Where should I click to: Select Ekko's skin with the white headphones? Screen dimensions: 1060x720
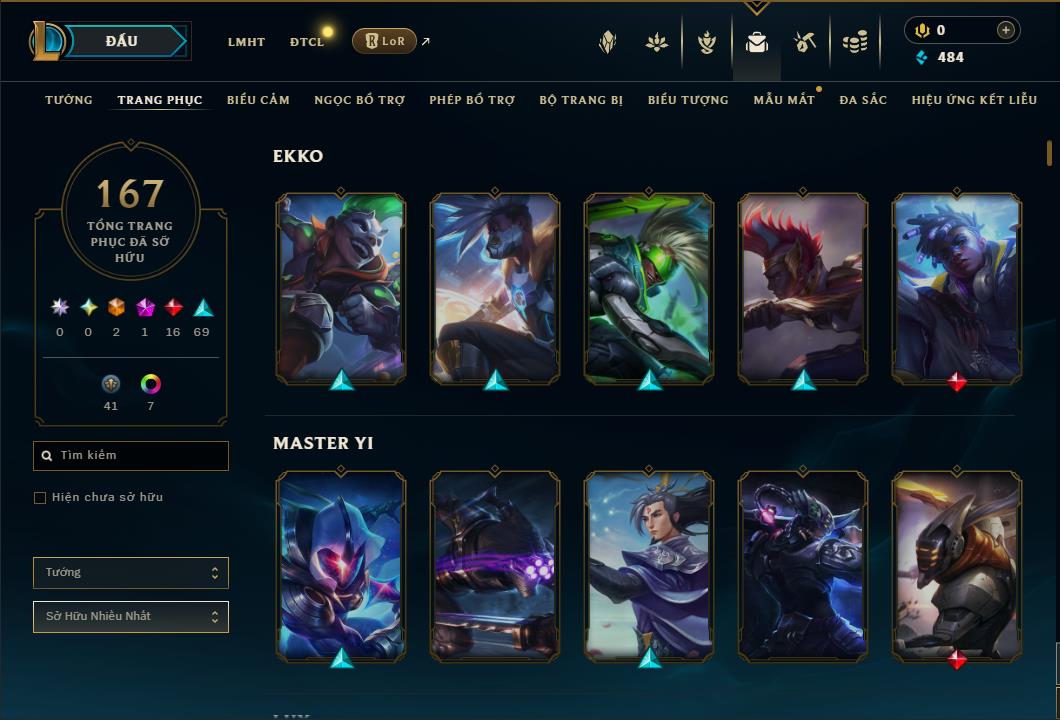click(x=956, y=288)
